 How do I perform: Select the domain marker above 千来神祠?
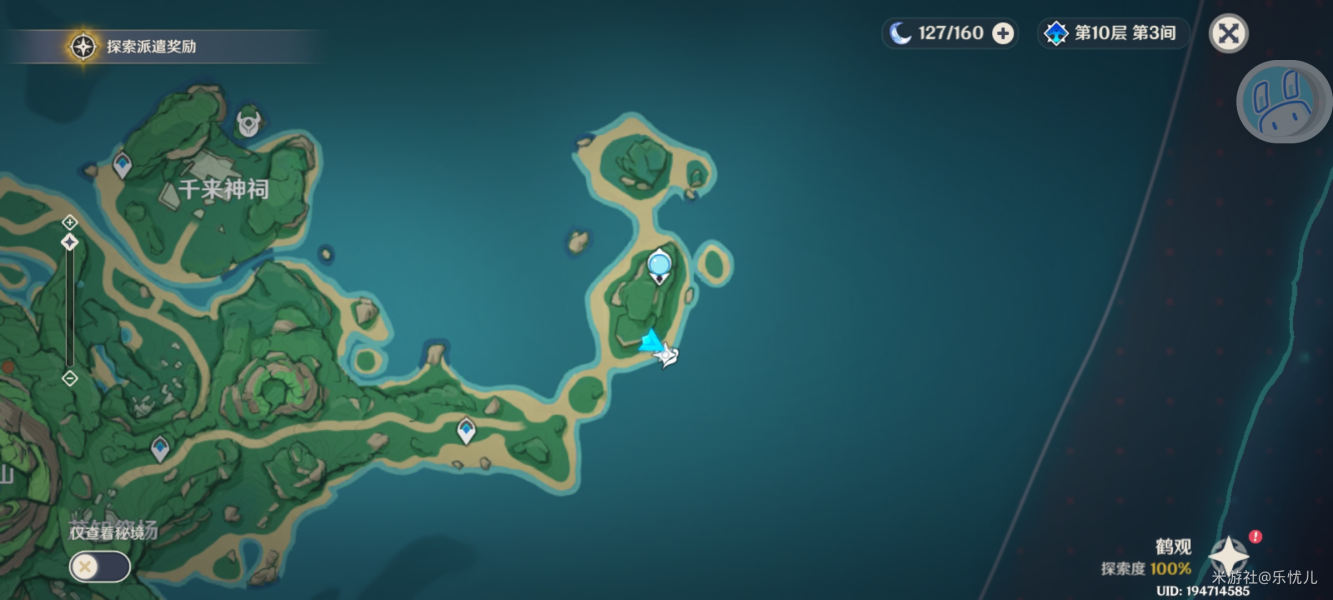[x=248, y=123]
